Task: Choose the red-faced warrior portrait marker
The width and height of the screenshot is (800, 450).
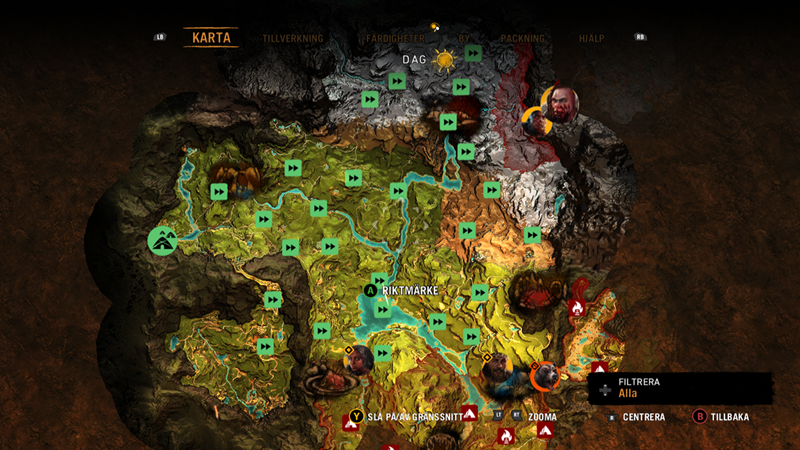Action: pos(561,104)
